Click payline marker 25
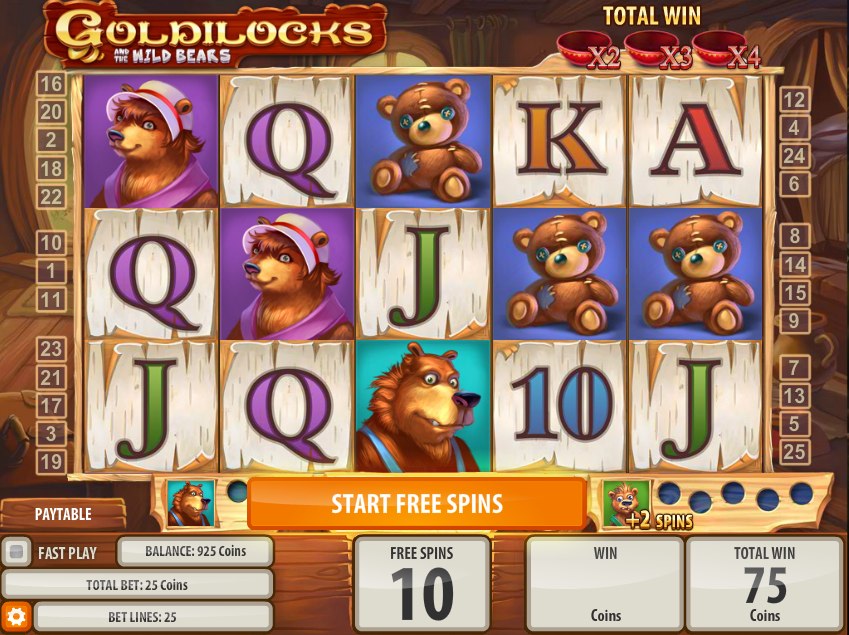This screenshot has height=635, width=849. click(x=794, y=452)
